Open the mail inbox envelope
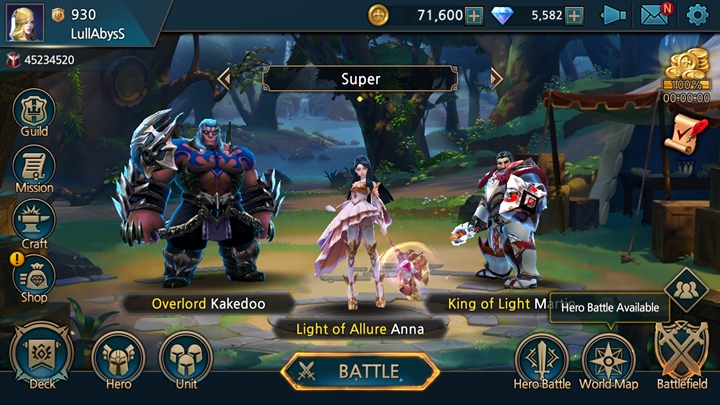 coord(655,15)
